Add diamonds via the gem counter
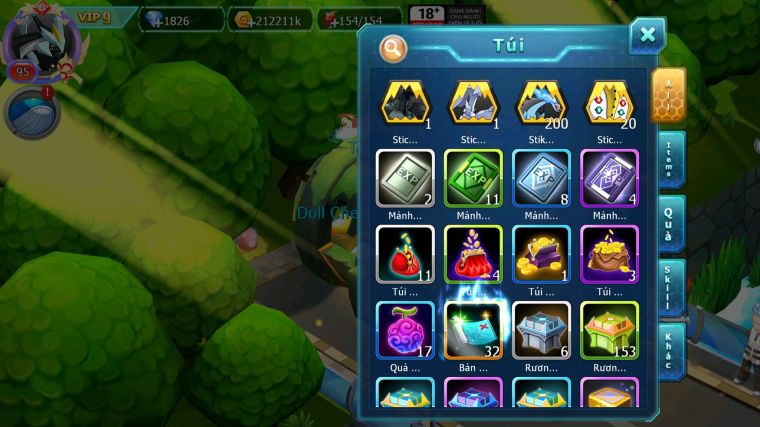Image resolution: width=760 pixels, height=427 pixels. tap(181, 20)
